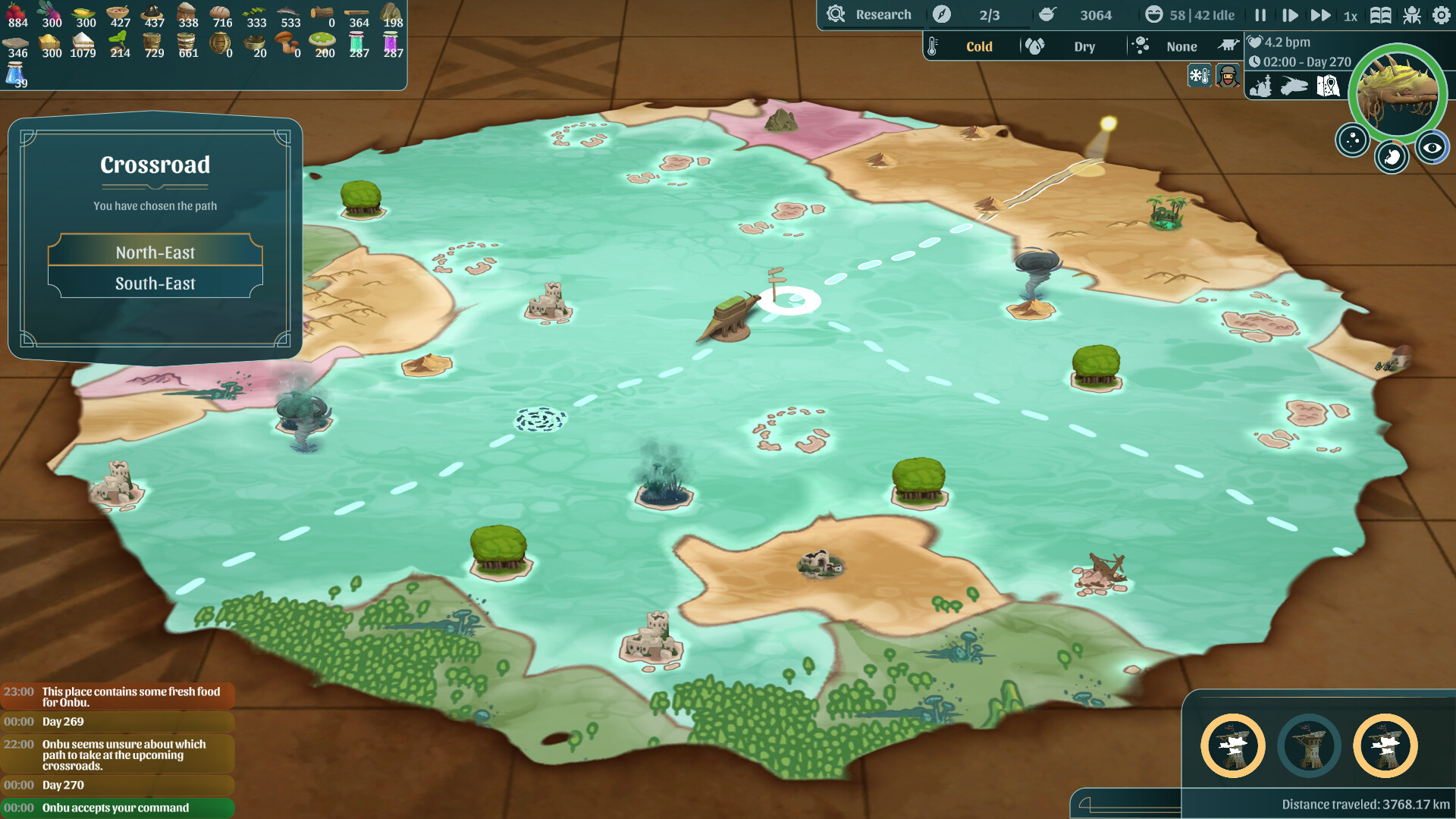Image resolution: width=1456 pixels, height=819 pixels.
Task: Select the Onbu creature overview icon
Action: tap(1294, 86)
